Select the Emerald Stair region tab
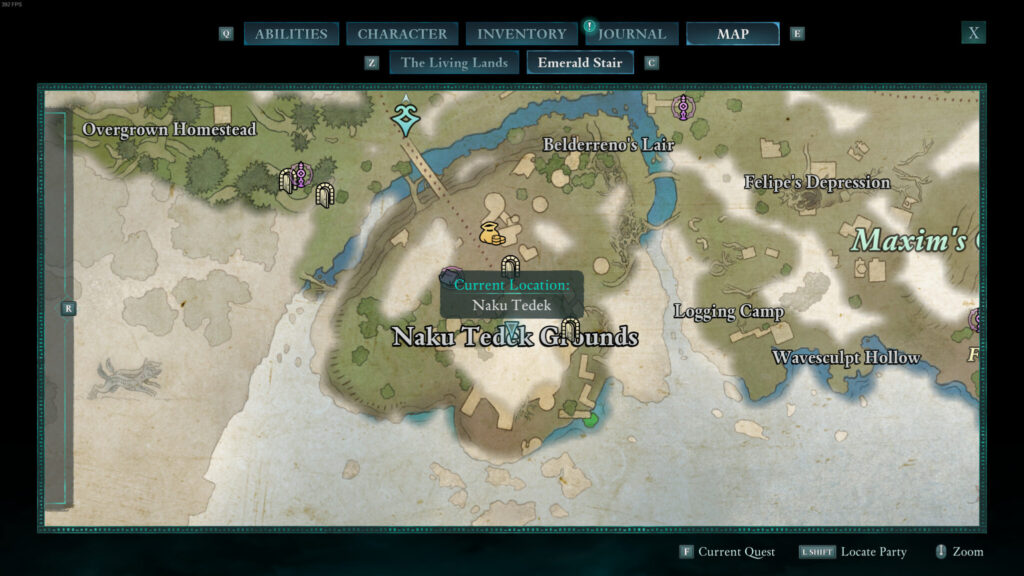1024x576 pixels. coord(579,63)
